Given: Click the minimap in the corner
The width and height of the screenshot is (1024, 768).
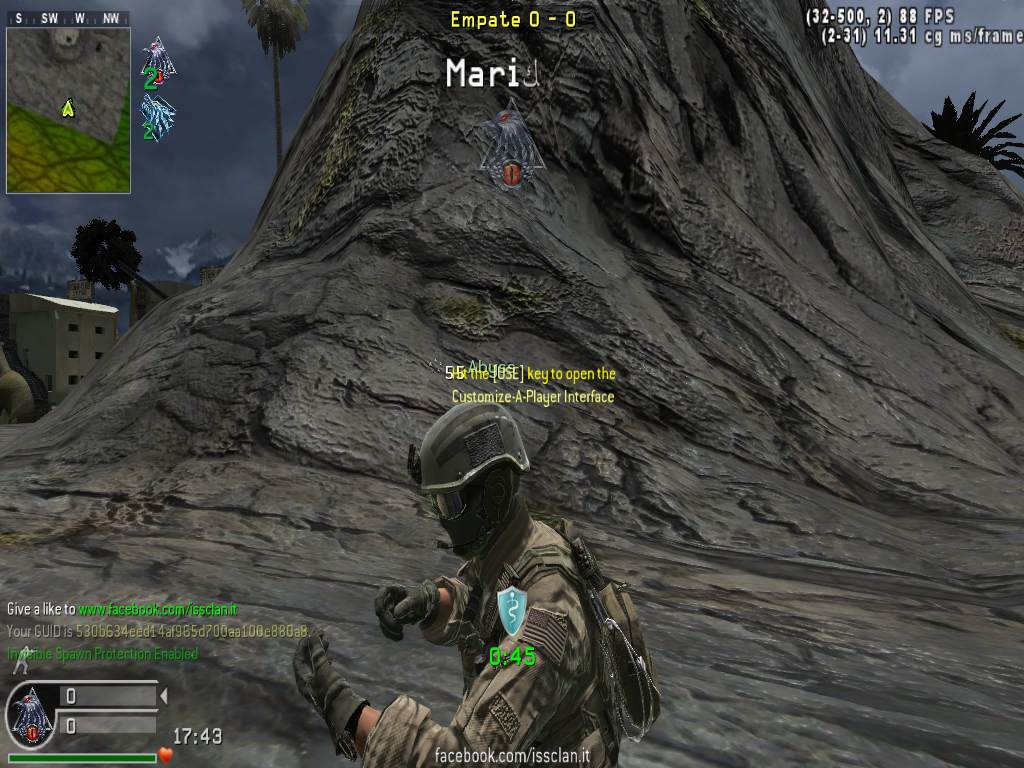Looking at the screenshot, I should [68, 110].
